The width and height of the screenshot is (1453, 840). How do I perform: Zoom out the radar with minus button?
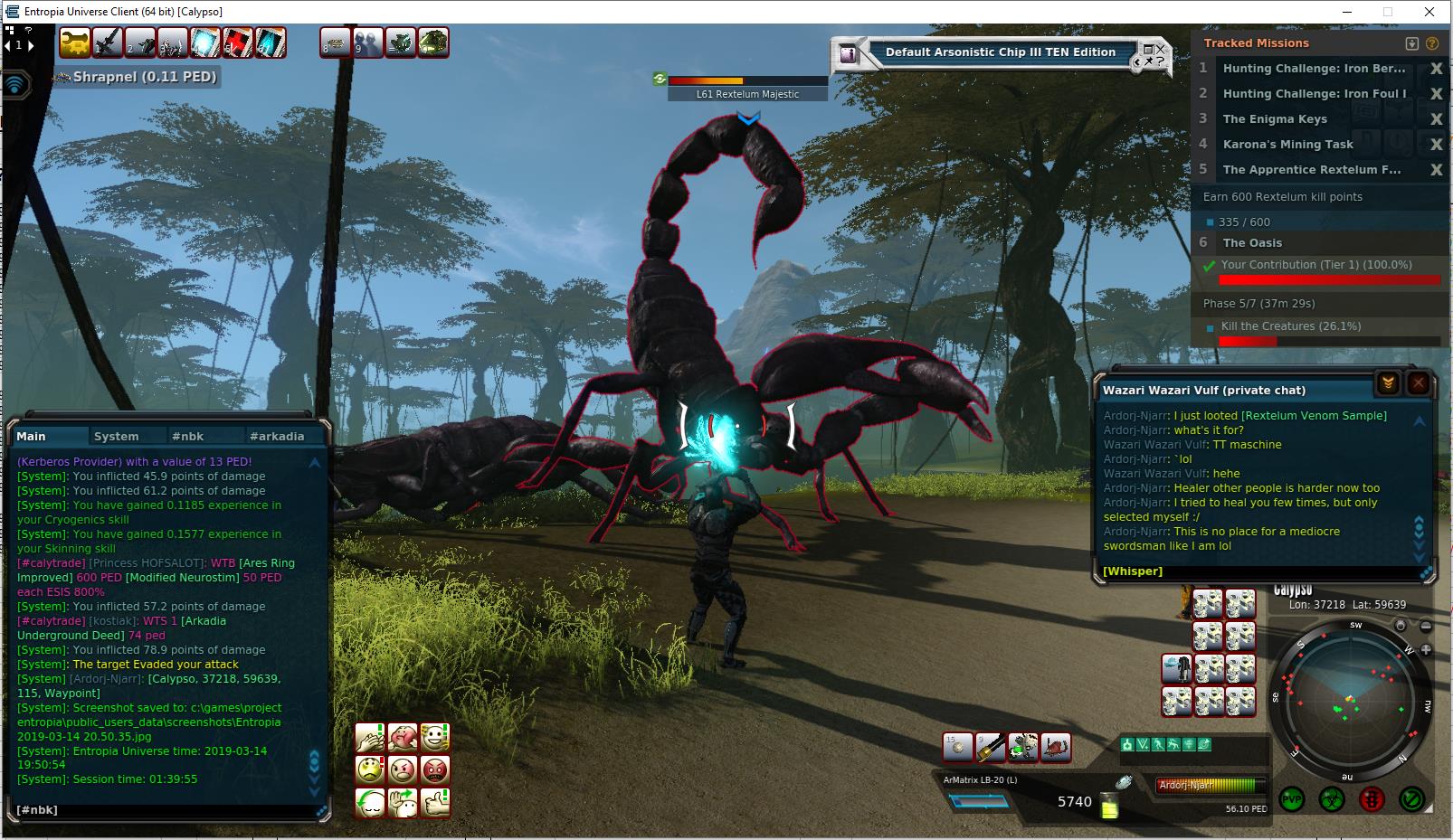(x=1426, y=626)
